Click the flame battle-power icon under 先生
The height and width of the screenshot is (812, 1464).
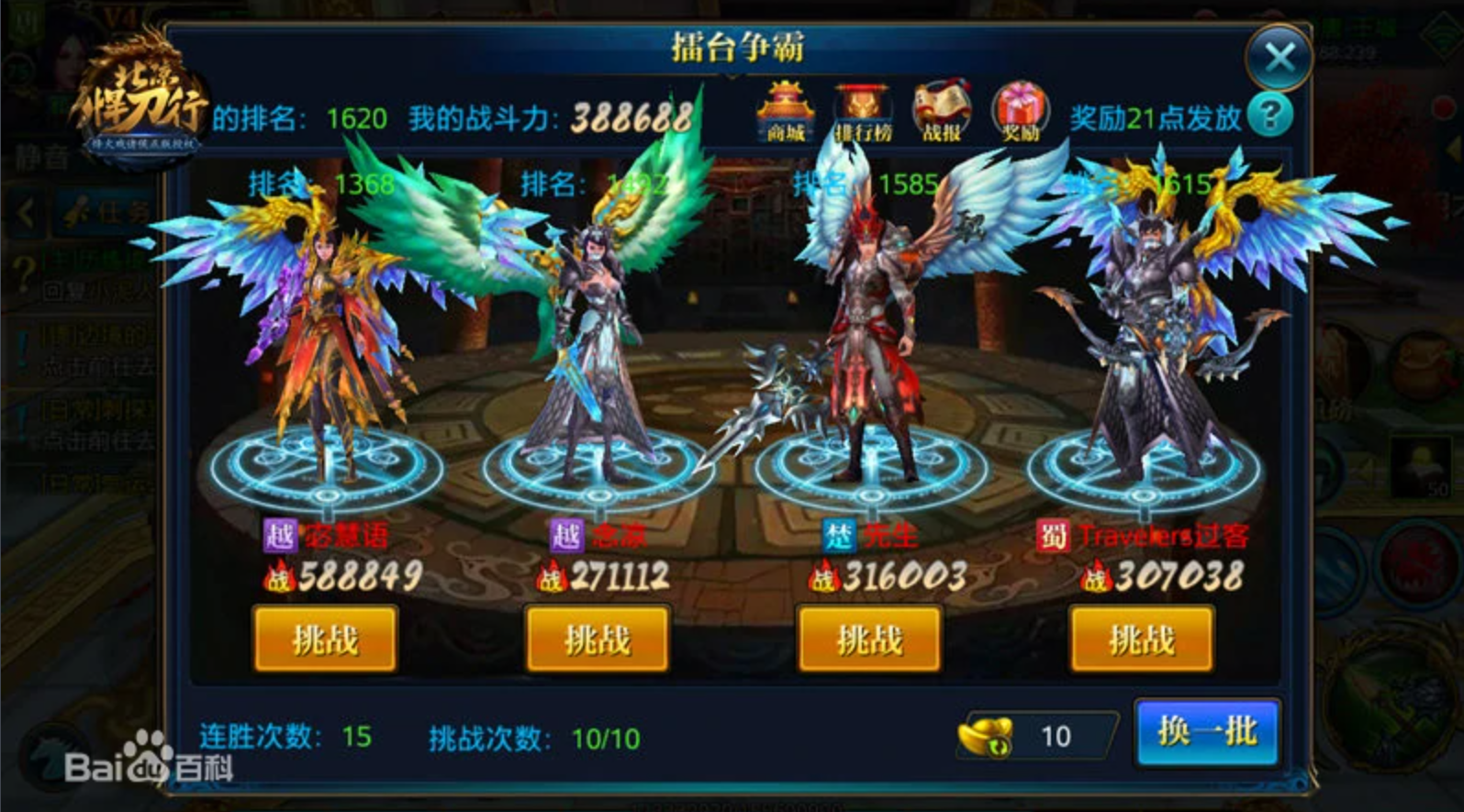coord(823,576)
